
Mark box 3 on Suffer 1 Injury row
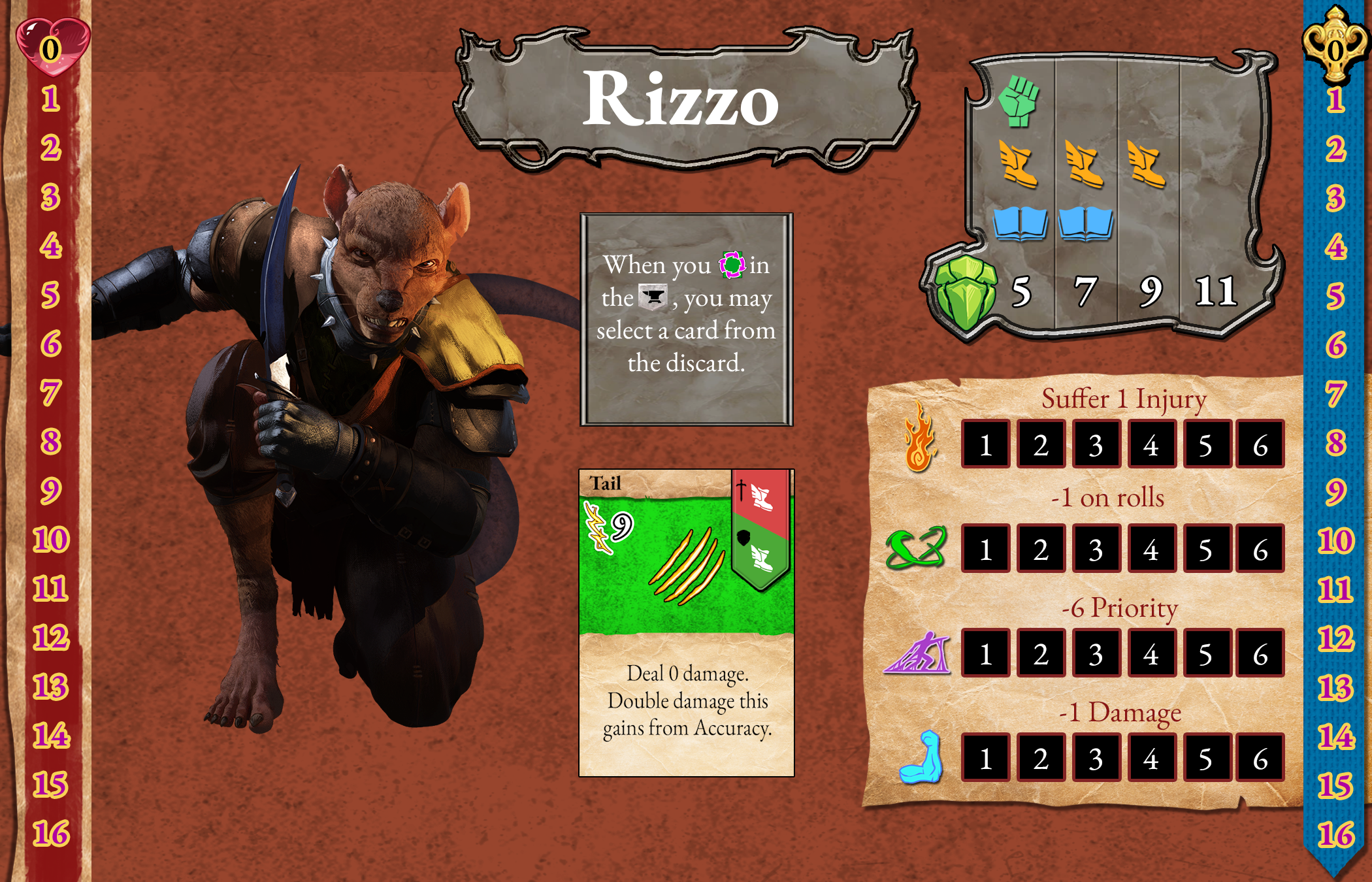1096,445
